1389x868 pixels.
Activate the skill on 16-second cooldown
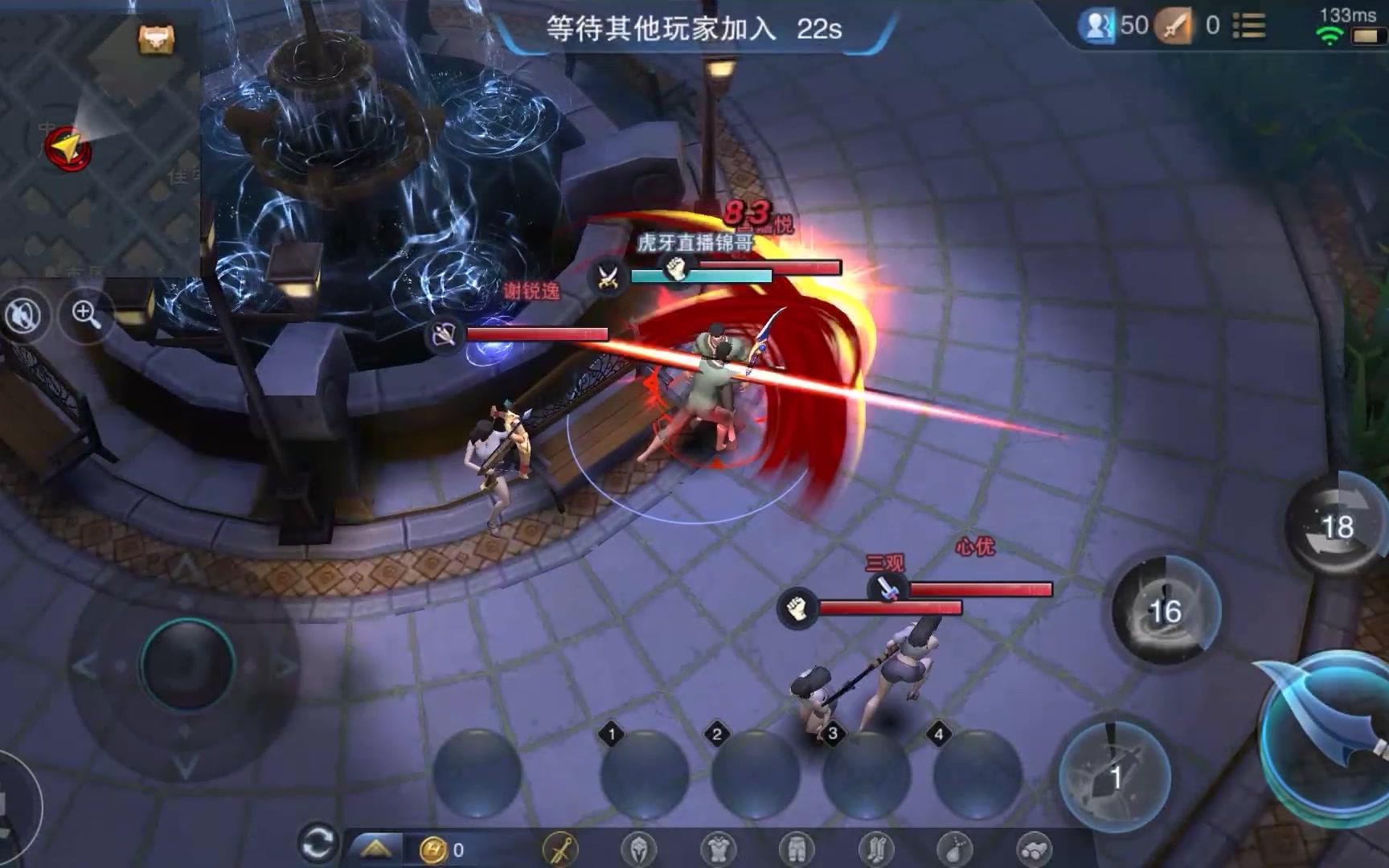[1166, 611]
